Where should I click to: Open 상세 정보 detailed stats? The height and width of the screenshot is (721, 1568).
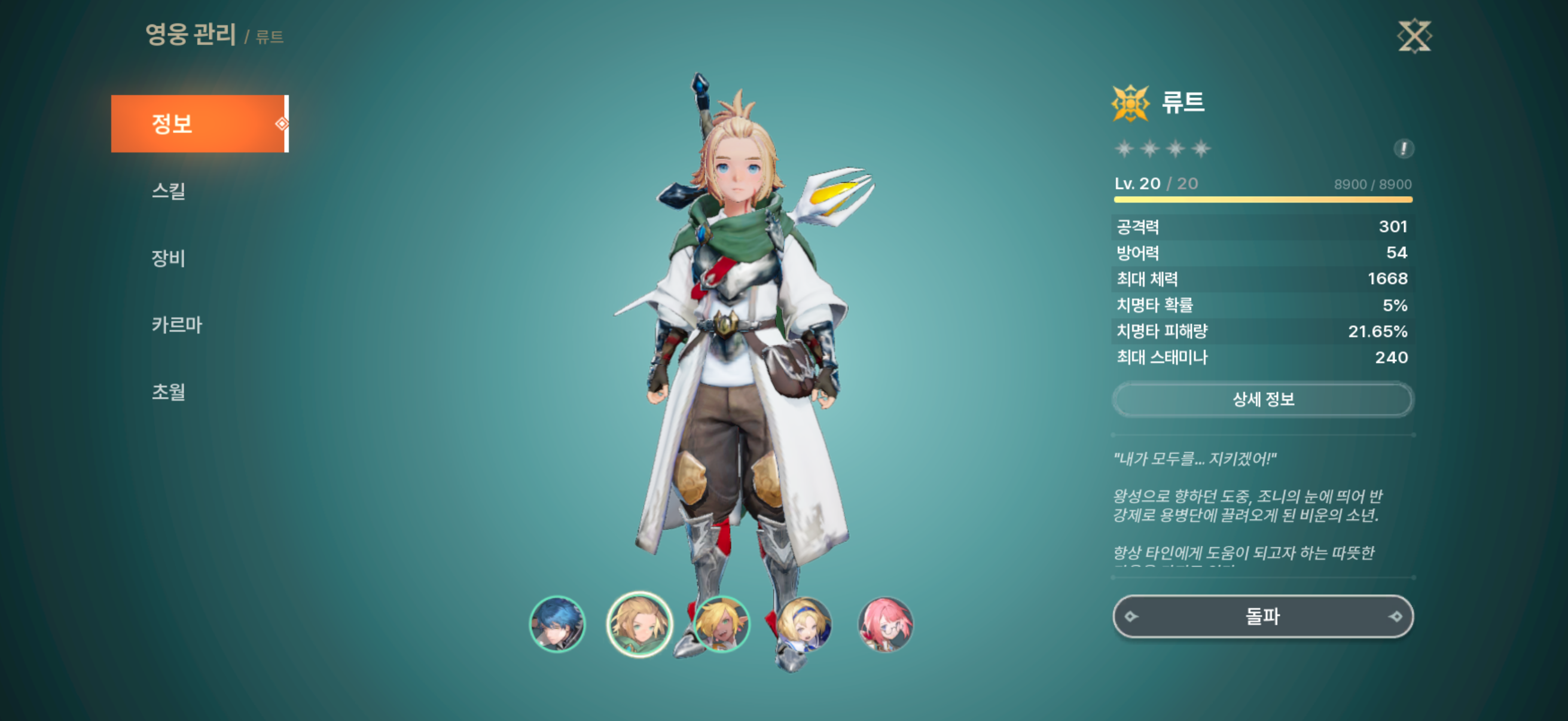tap(1262, 400)
